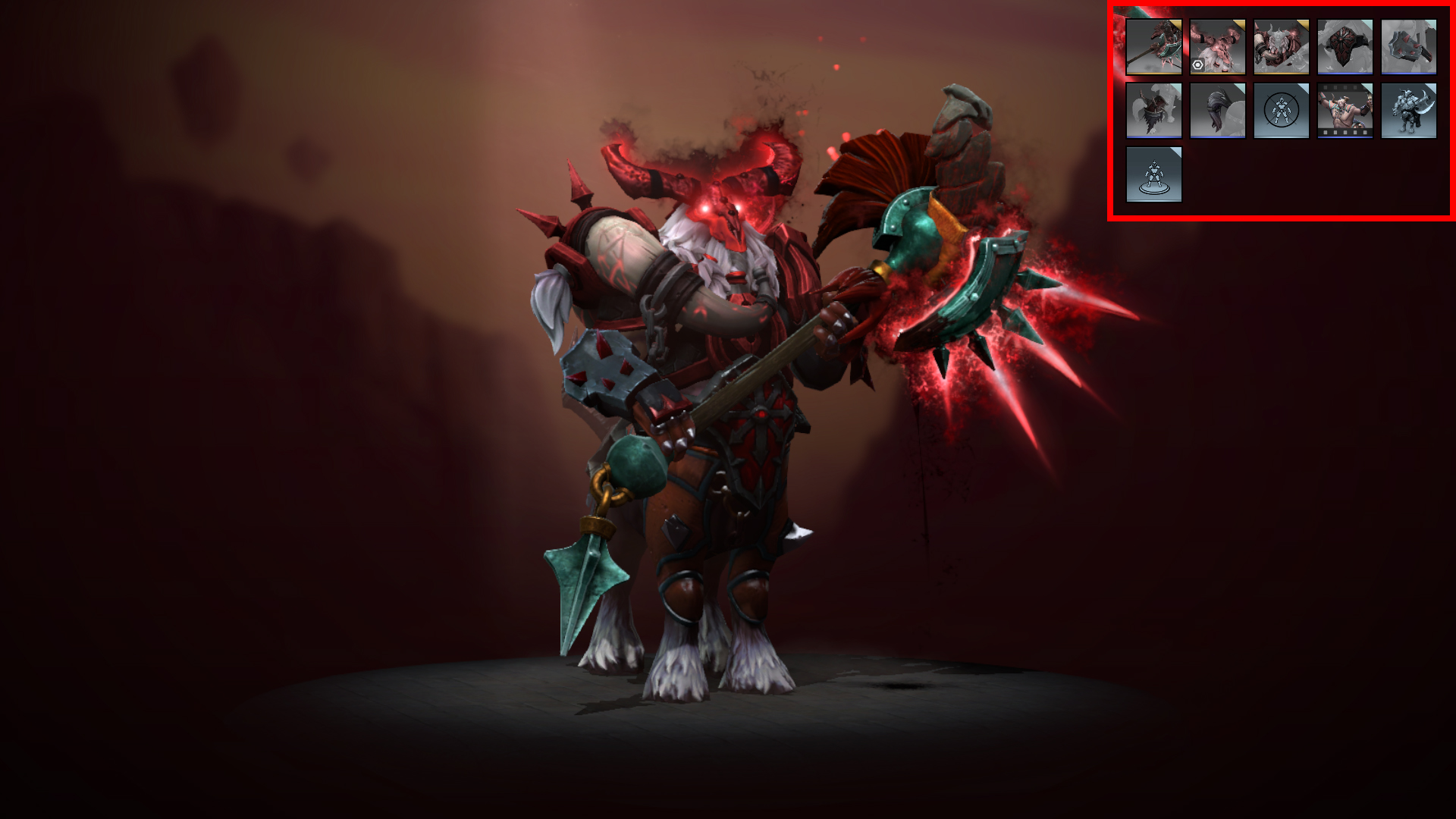Select the teal spiked axe weapon slot
The height and width of the screenshot is (819, 1456).
tap(1153, 47)
